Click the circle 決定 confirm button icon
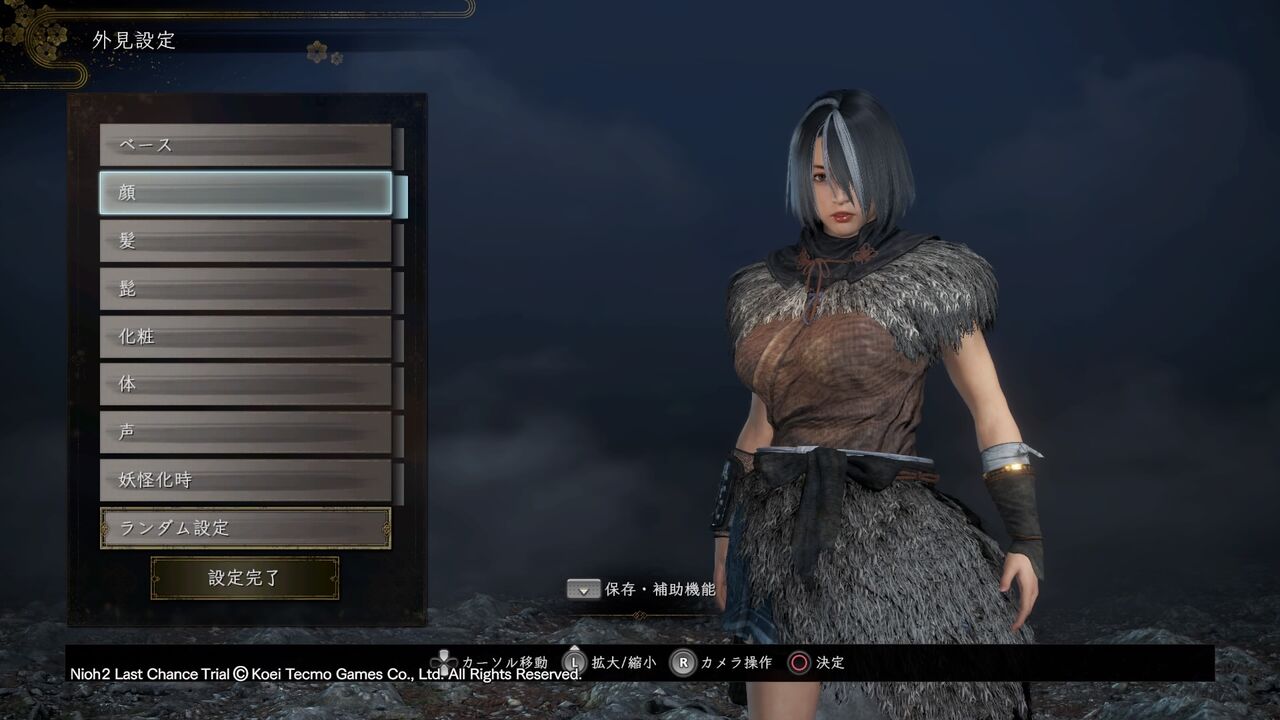Screen dimensions: 1280x720 pyautogui.click(x=798, y=662)
